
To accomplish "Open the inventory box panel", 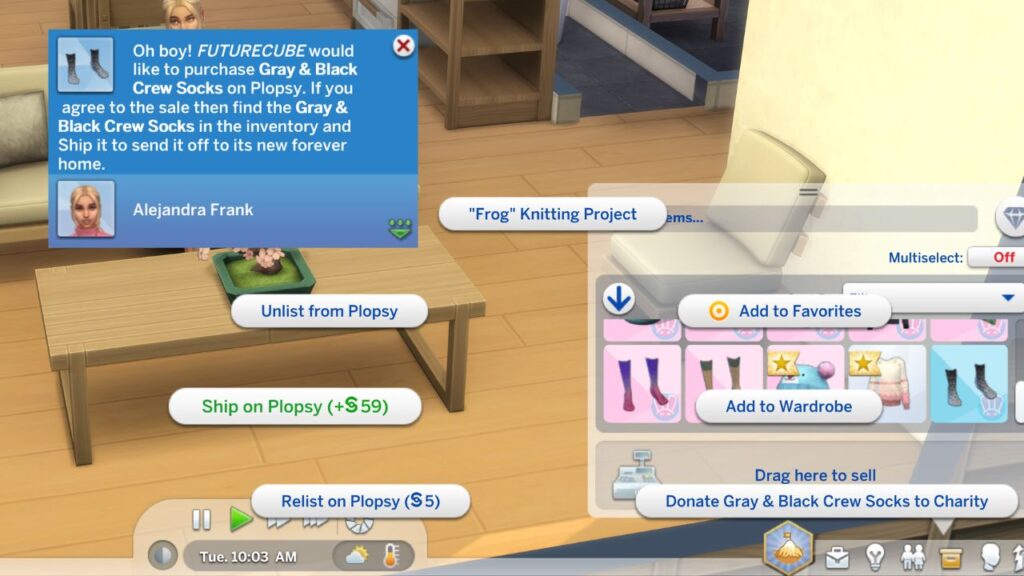I will (950, 556).
